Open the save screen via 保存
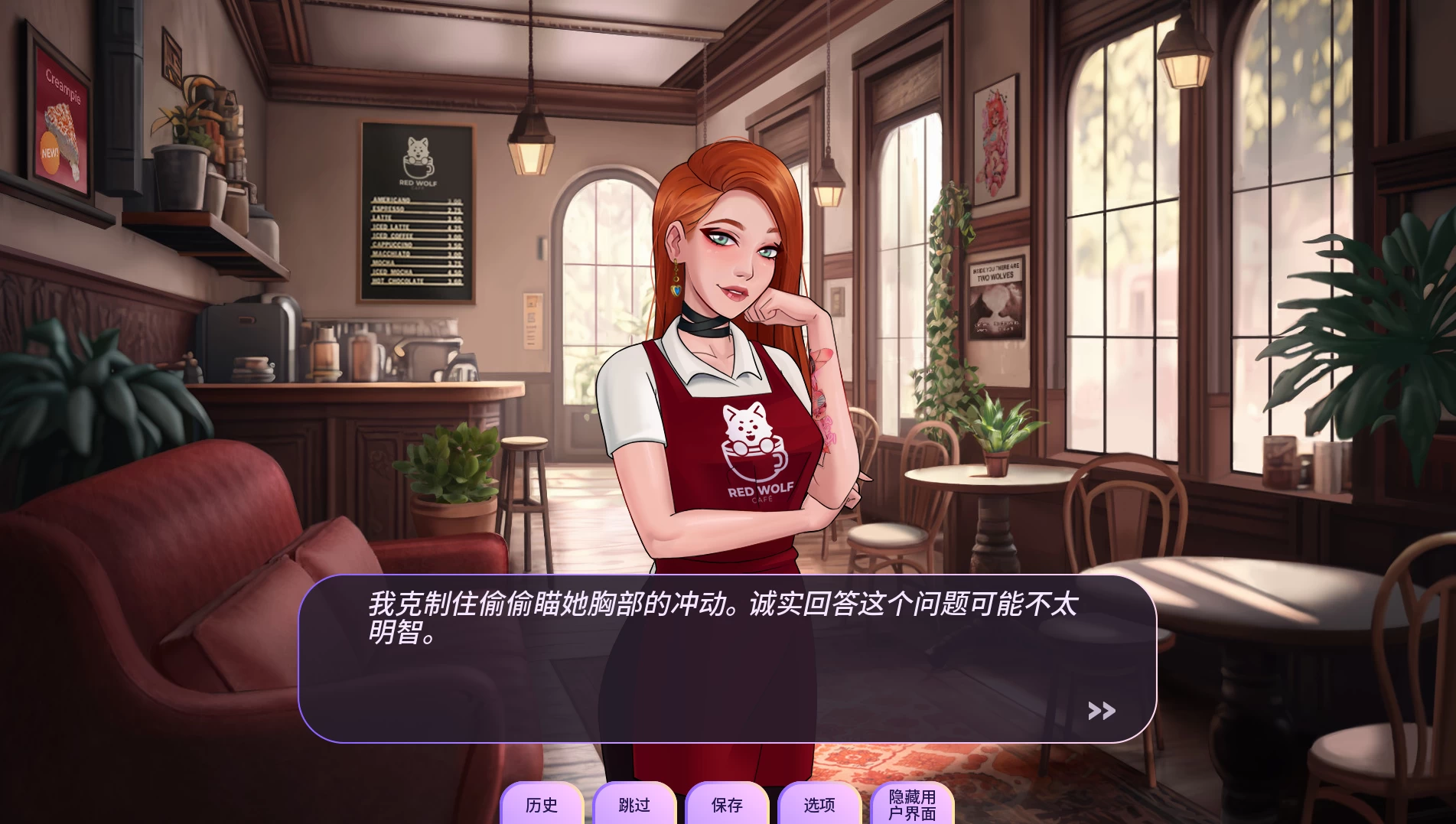This screenshot has width=1456, height=824. [x=726, y=806]
